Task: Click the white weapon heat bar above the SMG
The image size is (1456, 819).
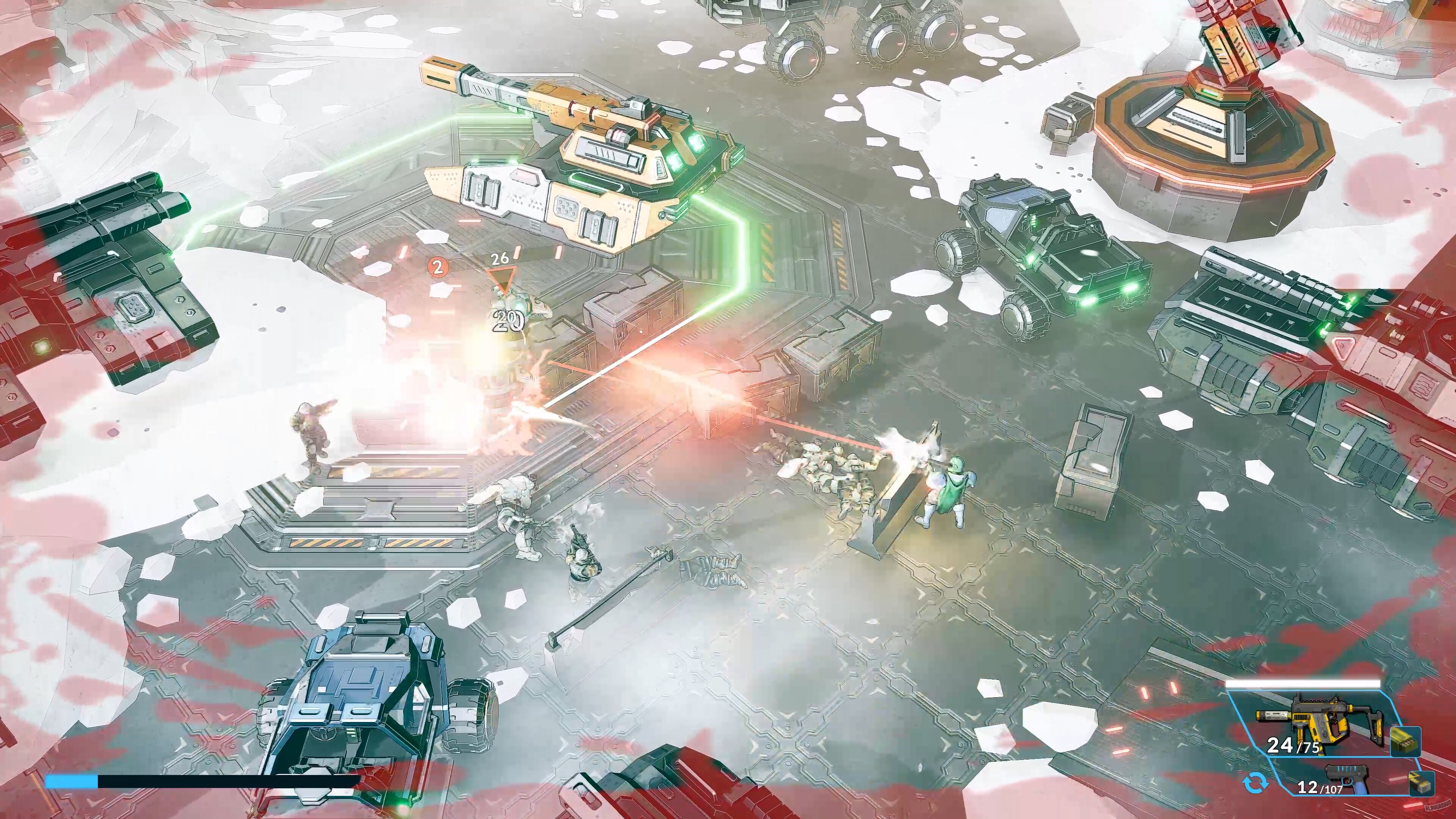Action: tap(1304, 684)
